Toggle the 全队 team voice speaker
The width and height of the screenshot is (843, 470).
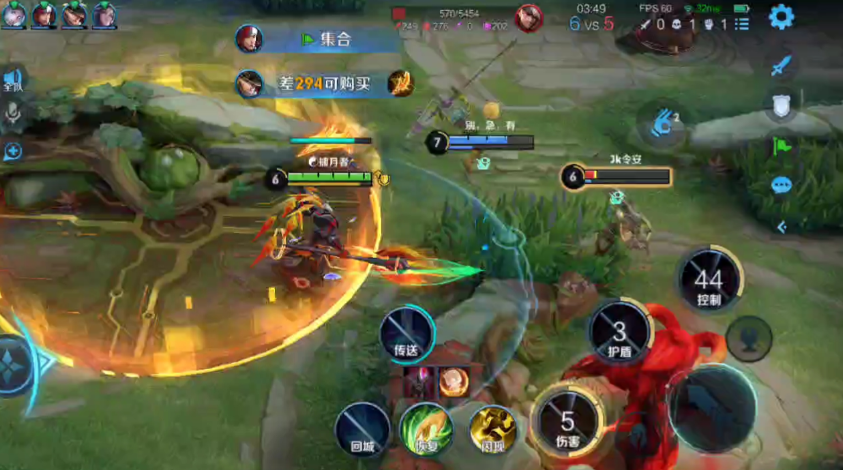[13, 81]
